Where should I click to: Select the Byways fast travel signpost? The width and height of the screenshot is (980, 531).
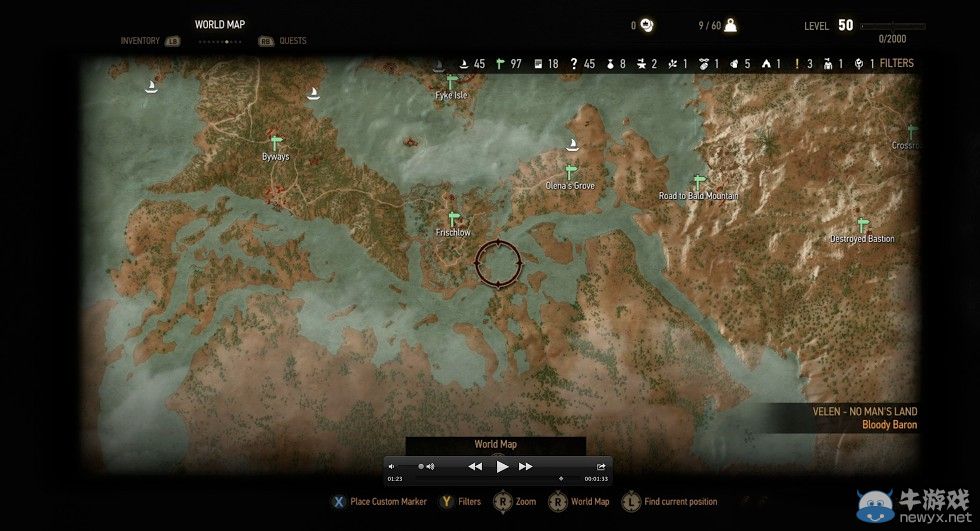(x=275, y=143)
